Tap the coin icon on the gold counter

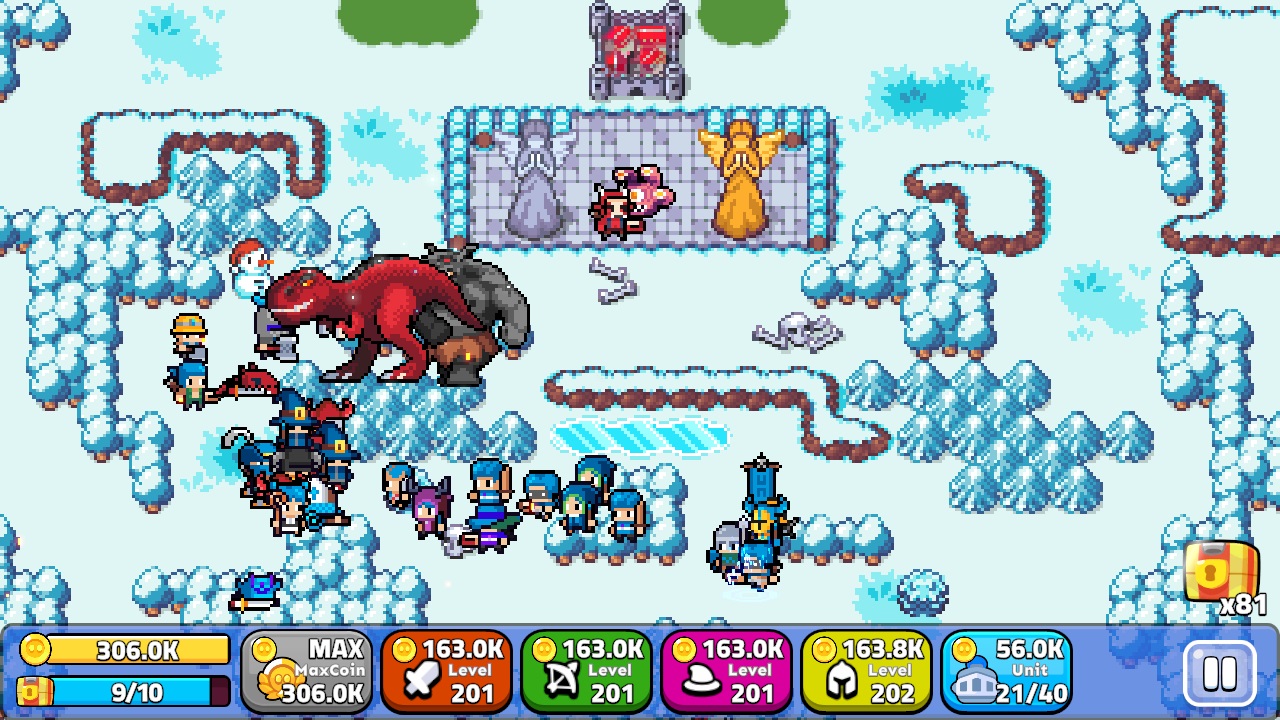pyautogui.click(x=35, y=650)
